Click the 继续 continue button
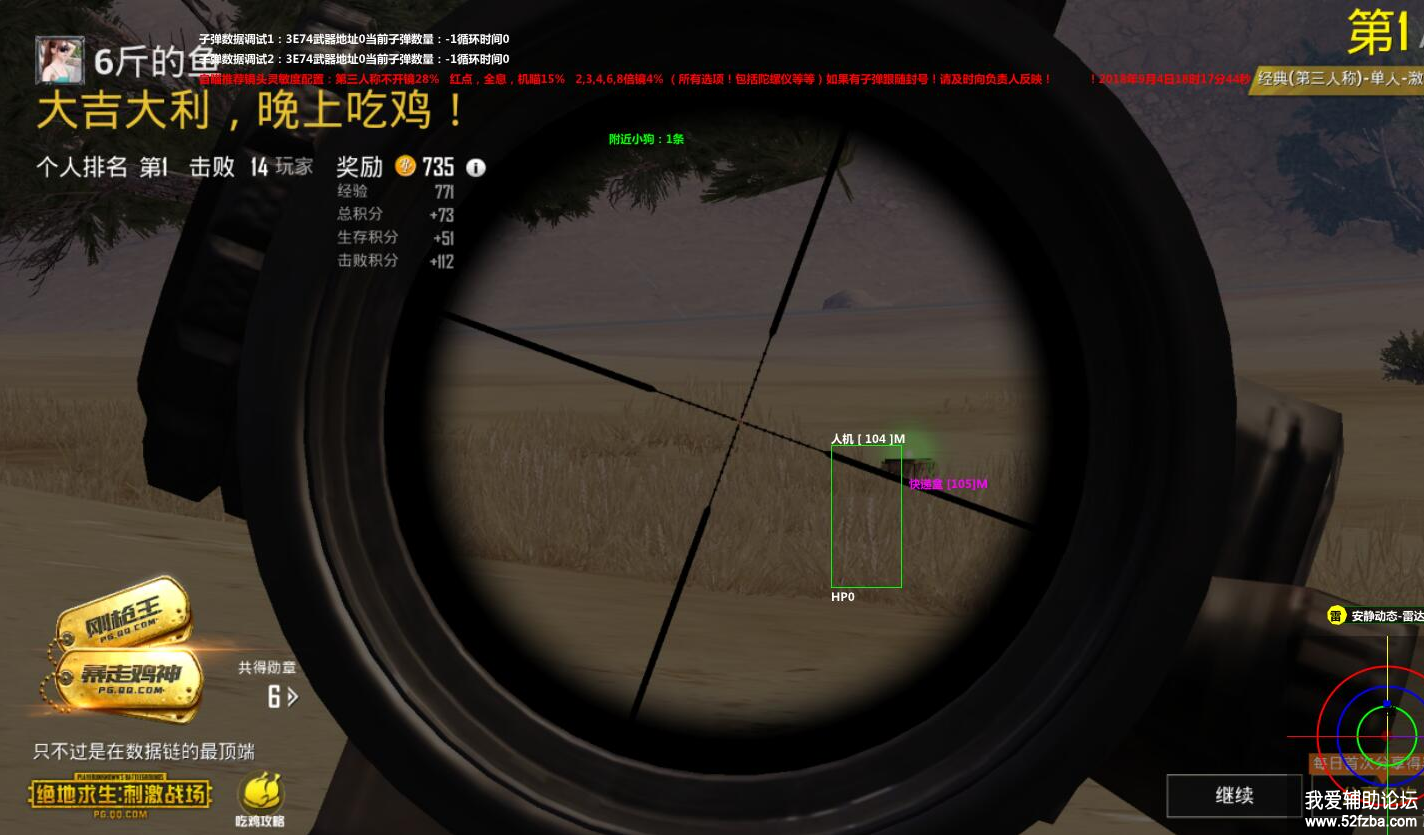 [x=1234, y=796]
